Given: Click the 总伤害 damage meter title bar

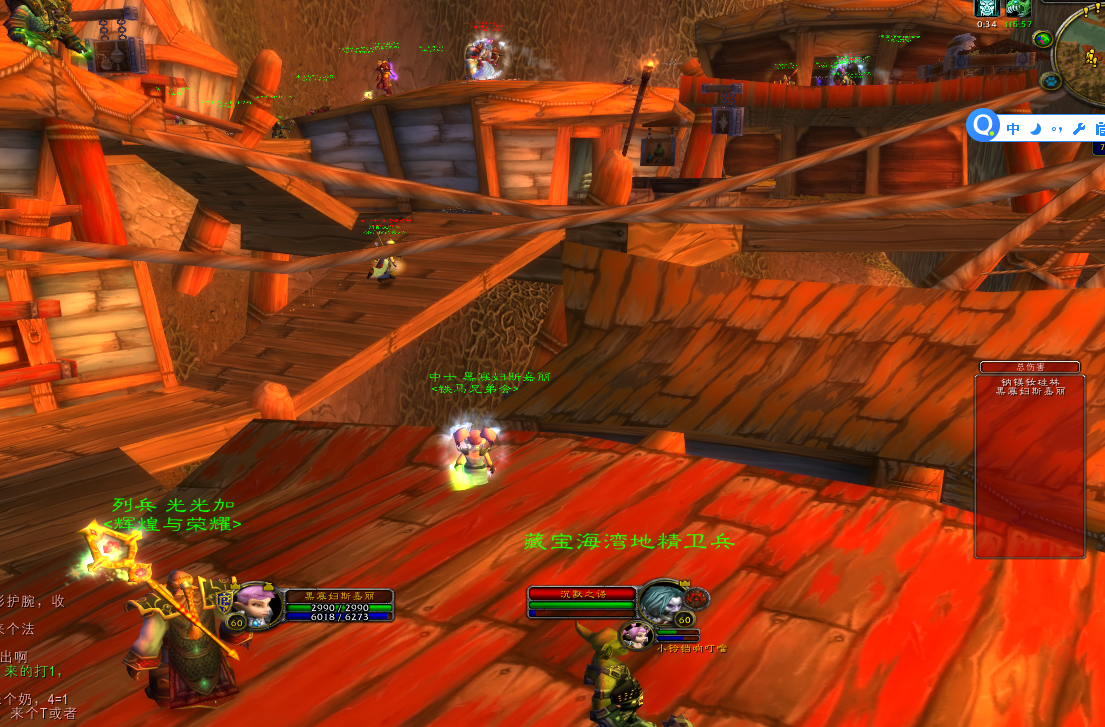Looking at the screenshot, I should click(x=1030, y=367).
